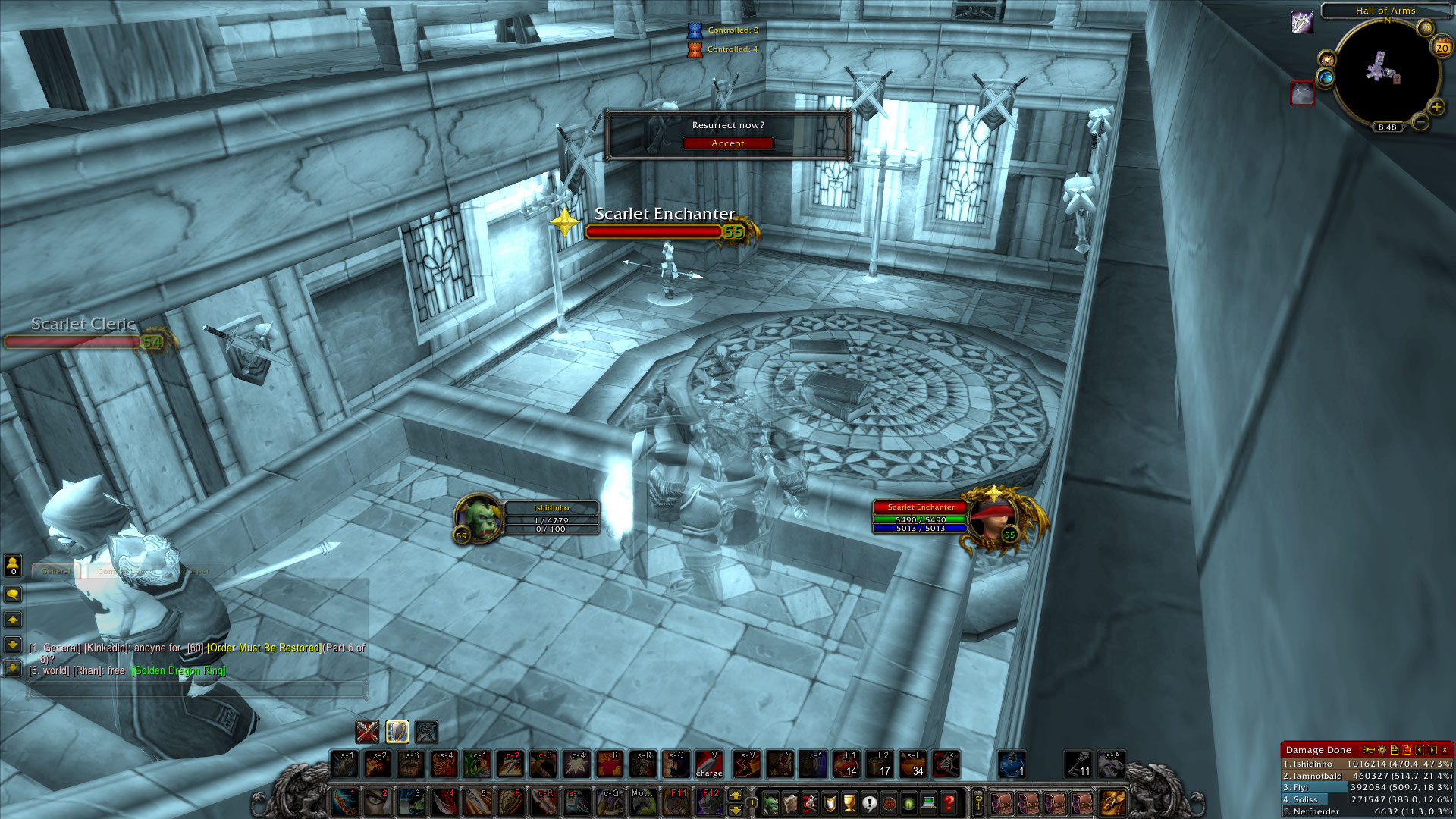Image resolution: width=1456 pixels, height=819 pixels.
Task: Open the character info micro menu icon
Action: coord(771,803)
